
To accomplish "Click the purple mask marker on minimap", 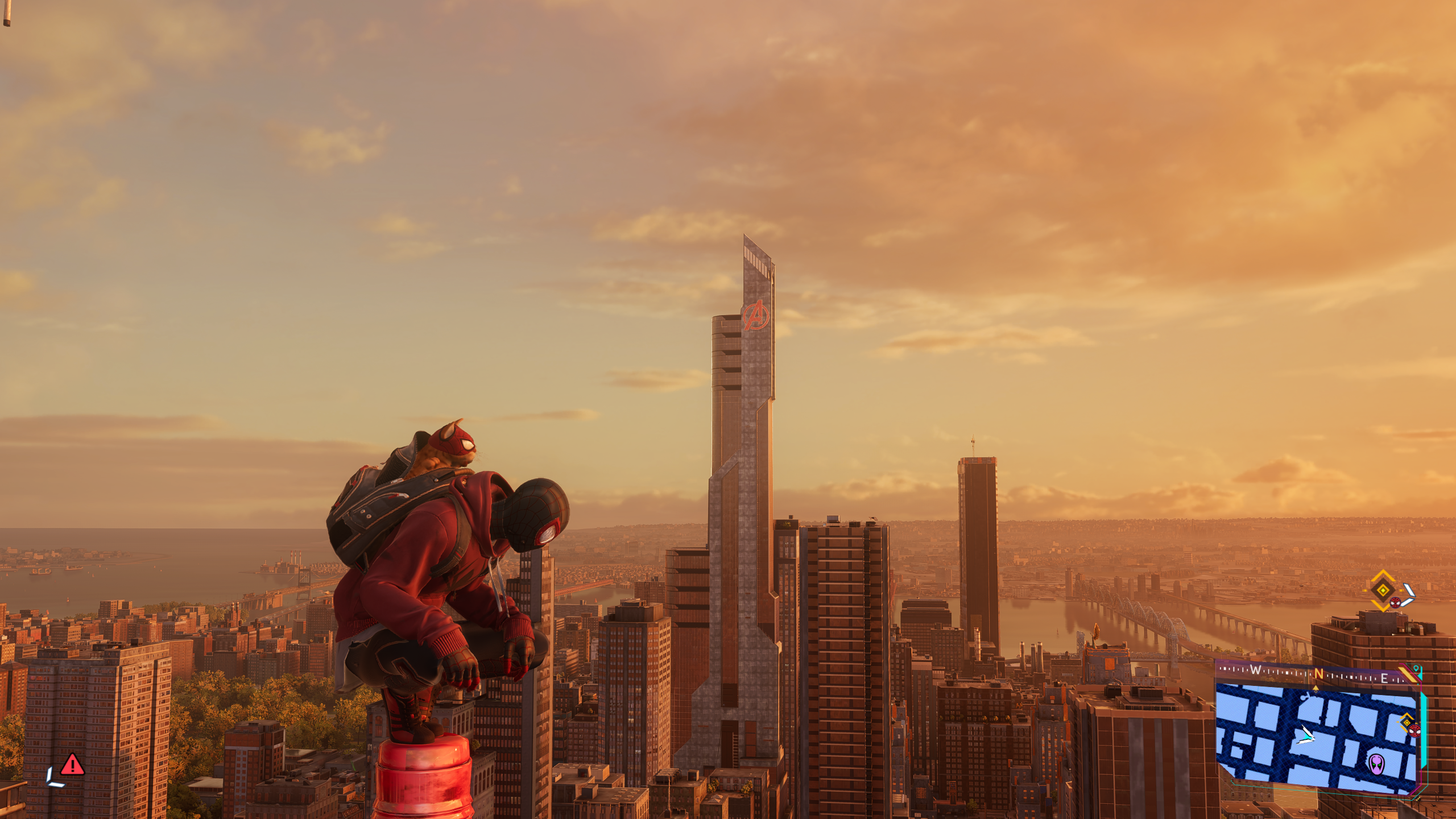I will click(x=1376, y=763).
